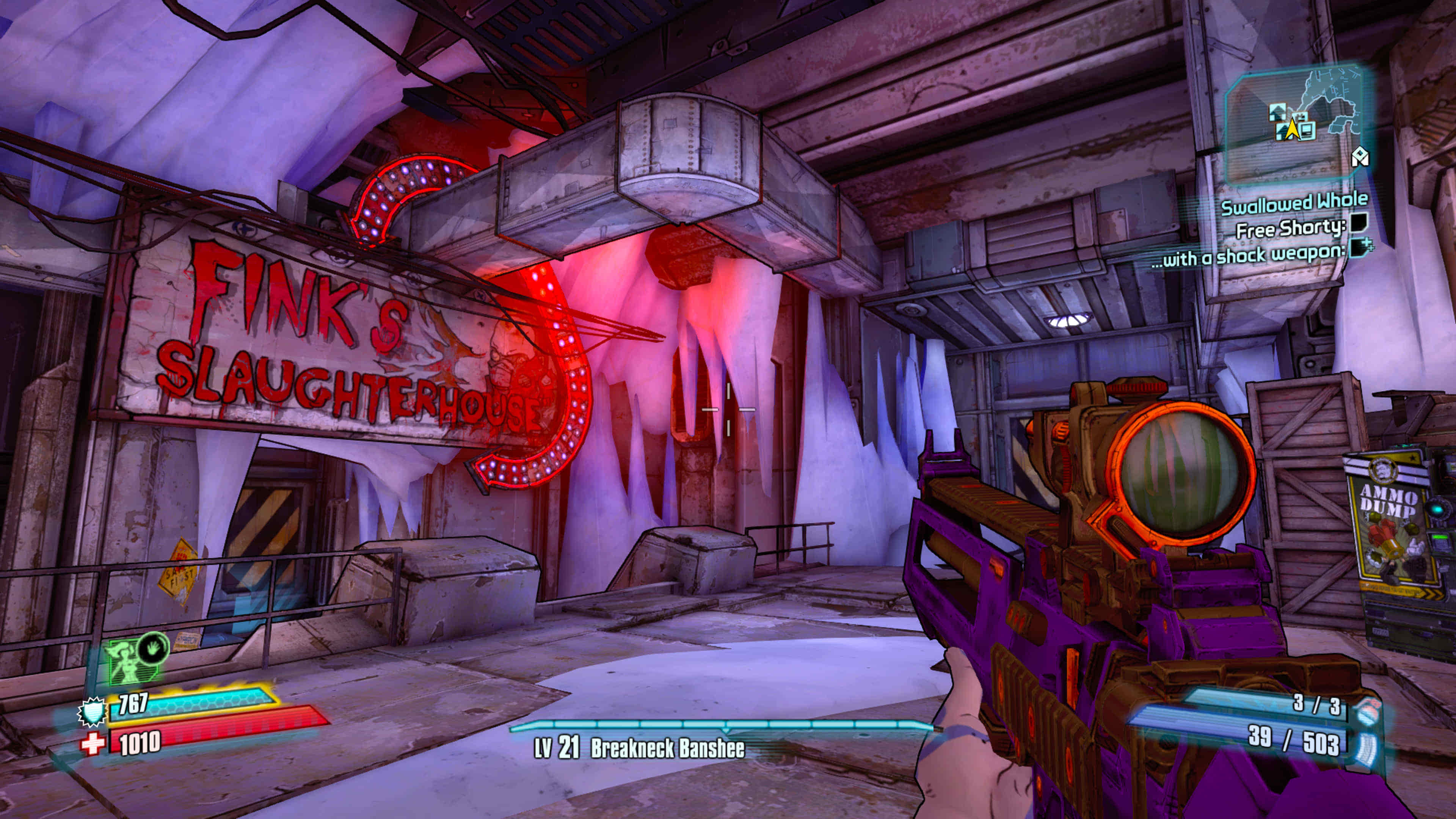The height and width of the screenshot is (819, 1456).
Task: Select the grenade icon next to 3 / 3
Action: [1368, 710]
